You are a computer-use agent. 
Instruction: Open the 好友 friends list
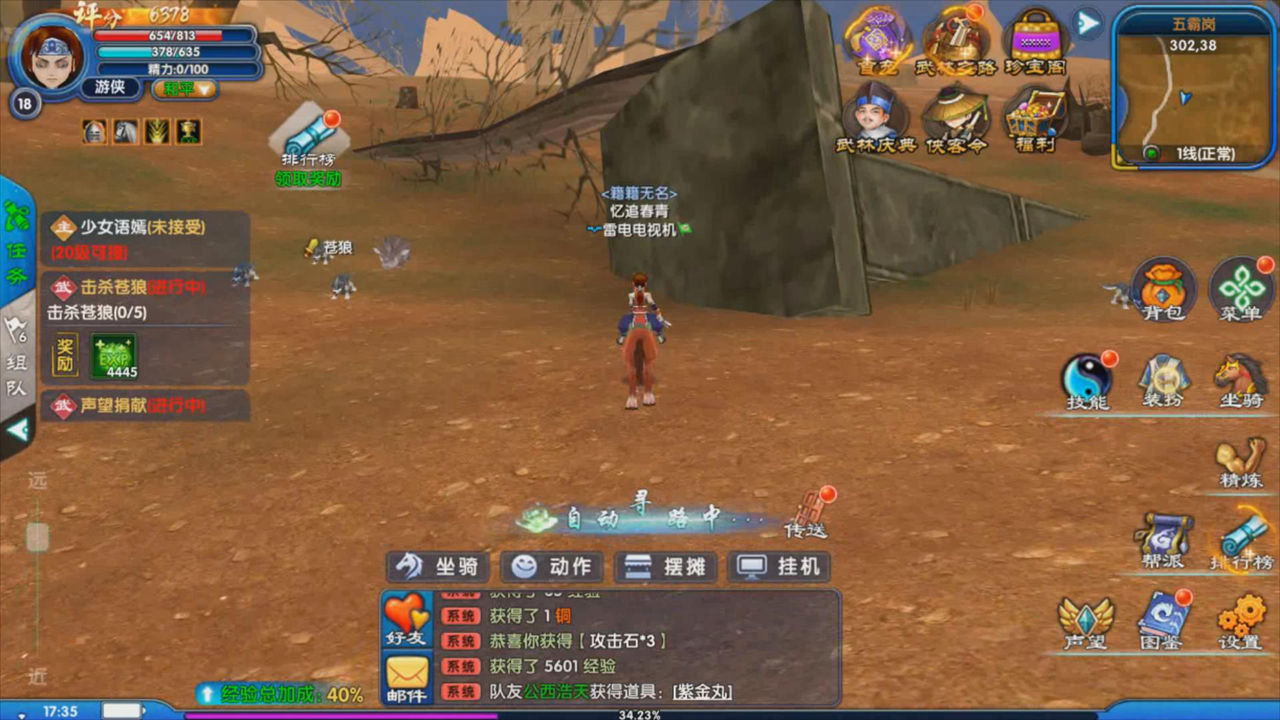406,618
